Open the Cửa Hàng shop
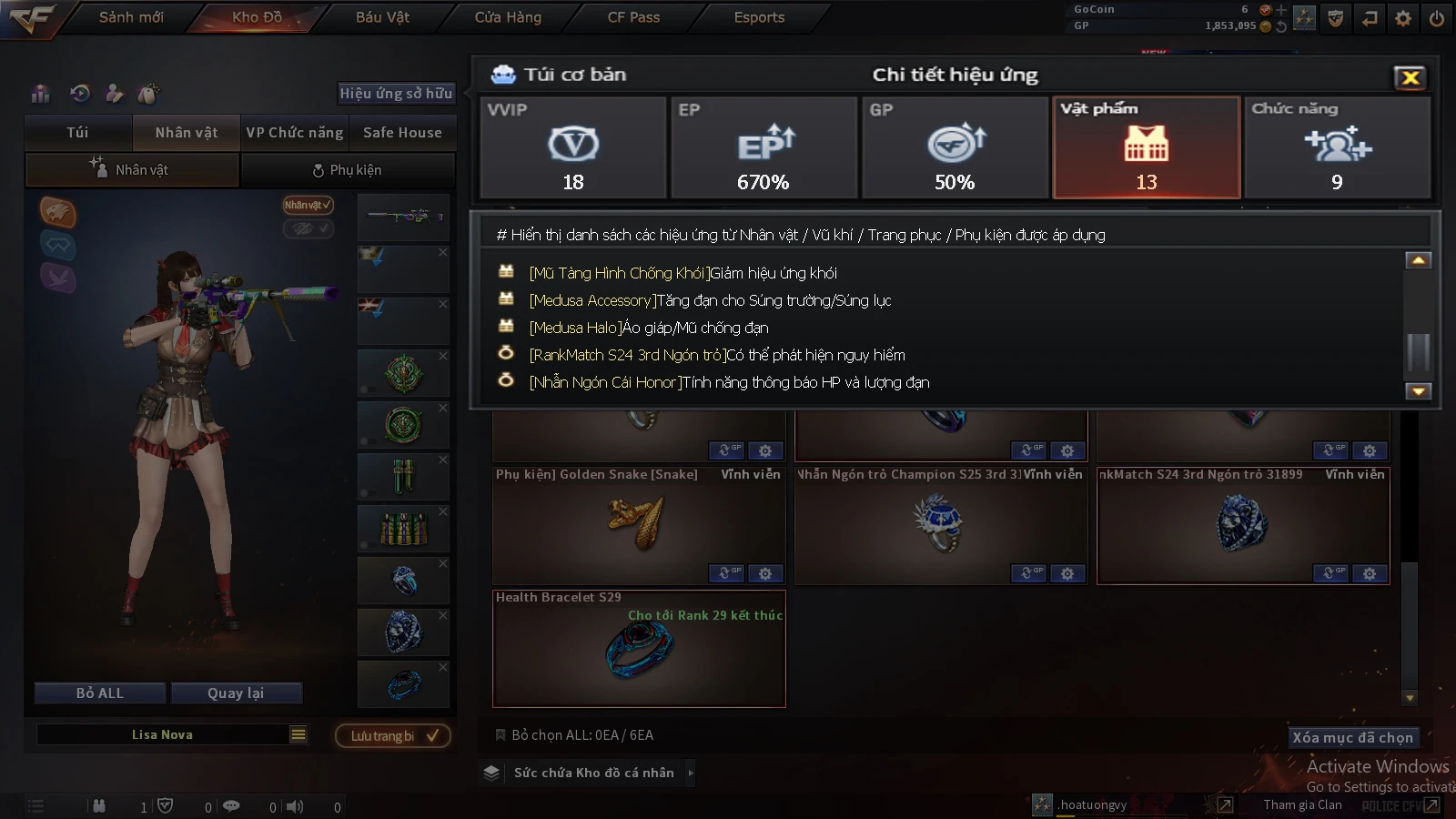Screen dimensions: 1456x819 508,17
